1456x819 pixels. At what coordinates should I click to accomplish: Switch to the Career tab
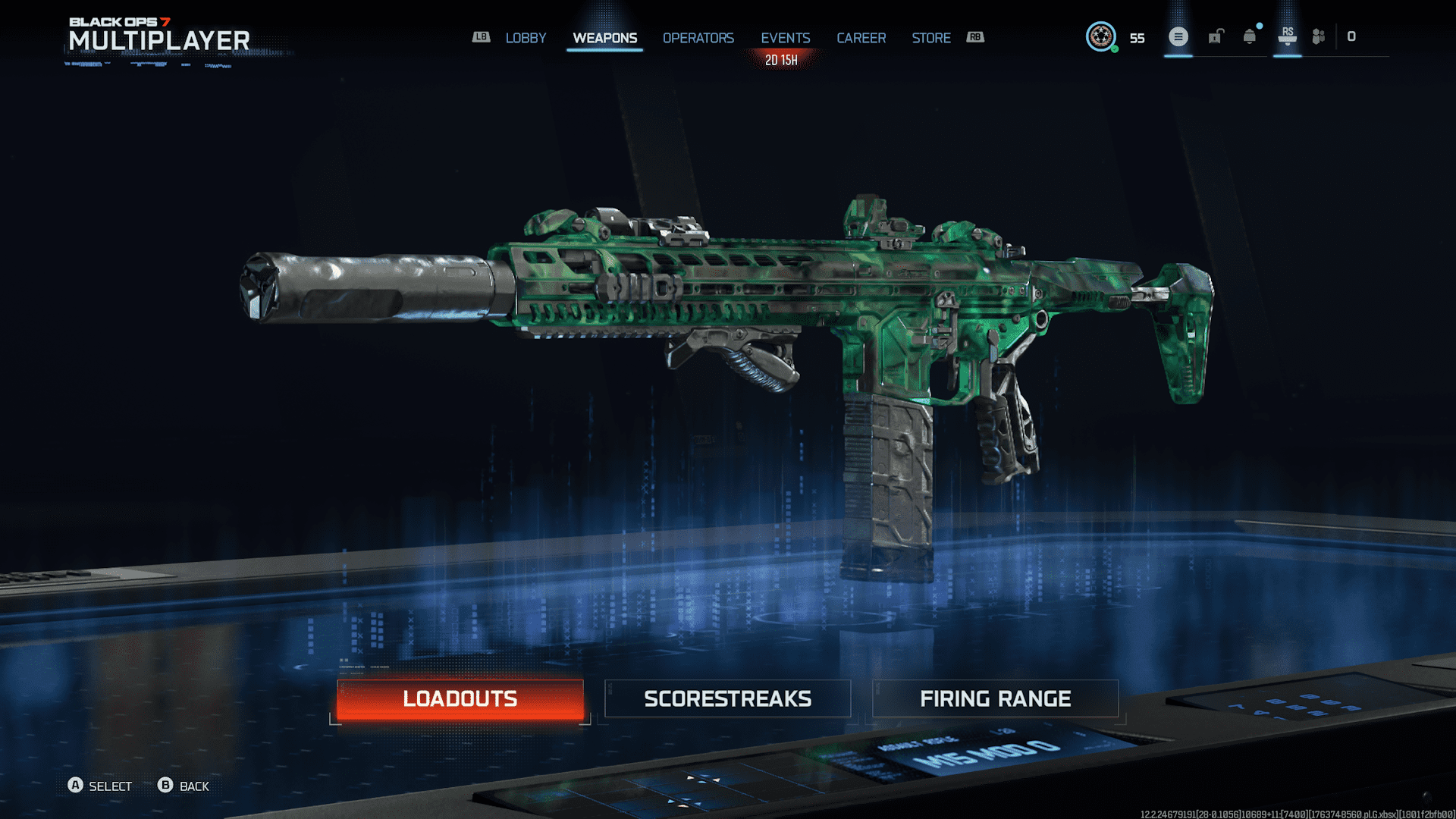click(861, 38)
